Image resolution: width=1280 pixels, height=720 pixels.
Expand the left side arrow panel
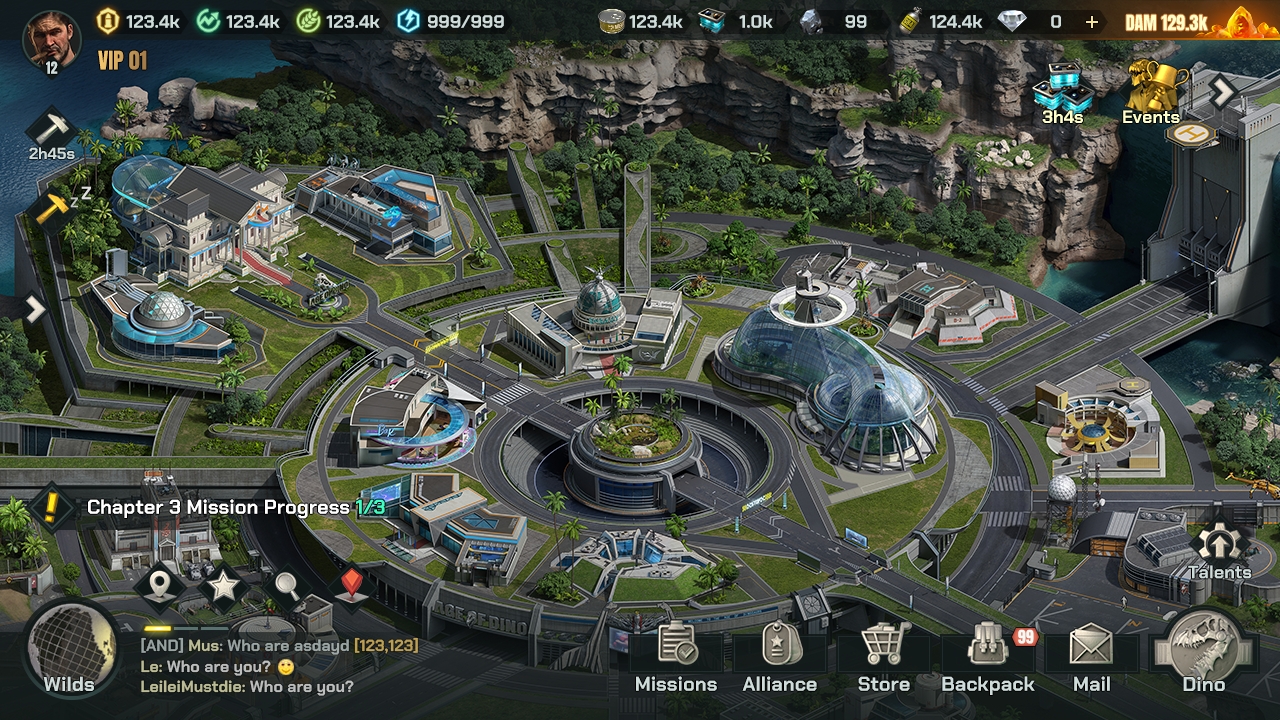pyautogui.click(x=34, y=309)
